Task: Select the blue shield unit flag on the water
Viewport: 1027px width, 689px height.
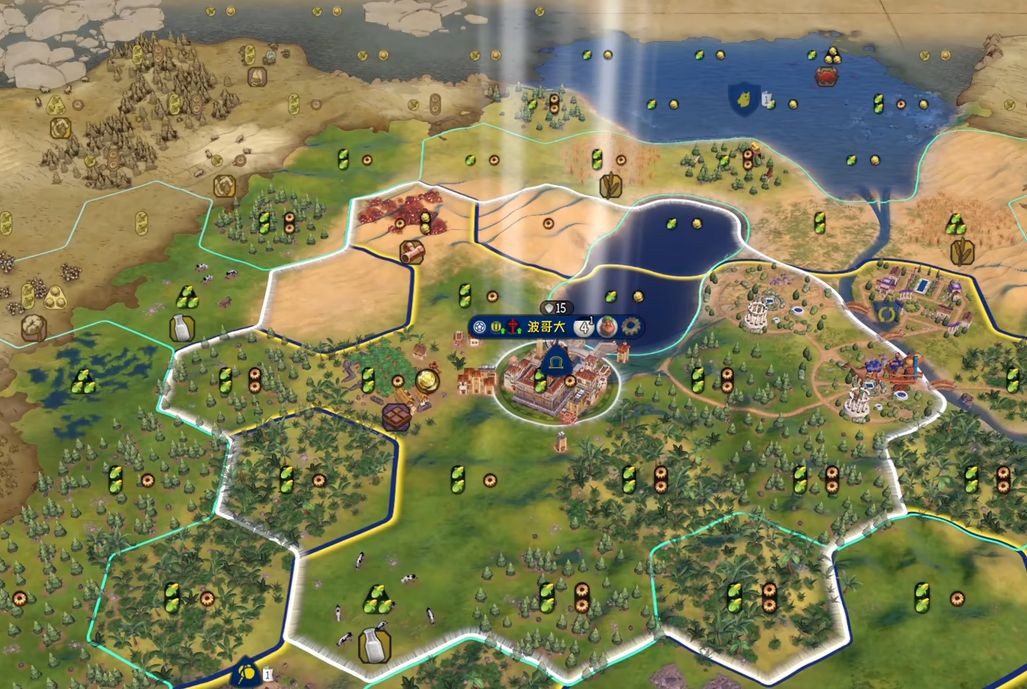Action: coord(743,97)
